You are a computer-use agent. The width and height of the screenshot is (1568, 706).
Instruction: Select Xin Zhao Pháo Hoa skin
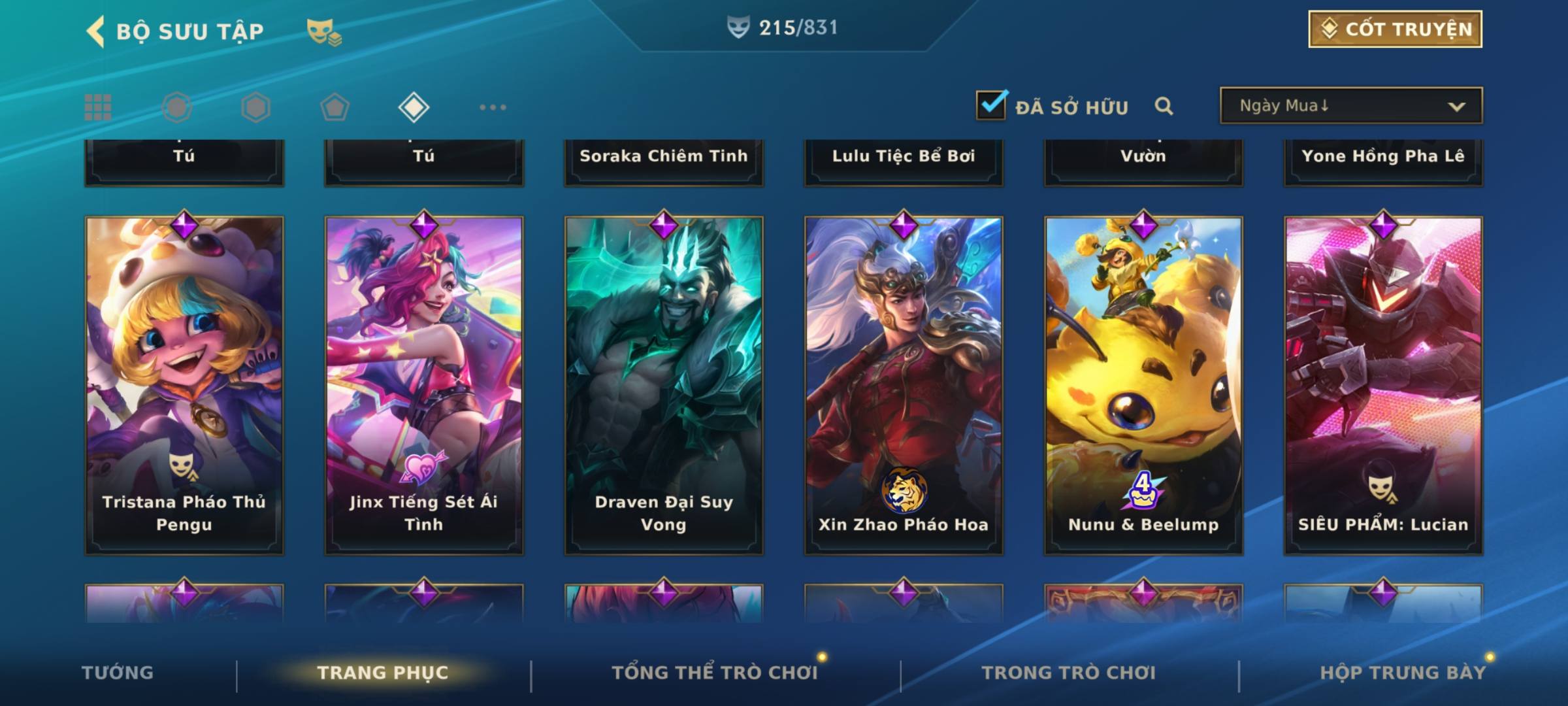pos(904,386)
